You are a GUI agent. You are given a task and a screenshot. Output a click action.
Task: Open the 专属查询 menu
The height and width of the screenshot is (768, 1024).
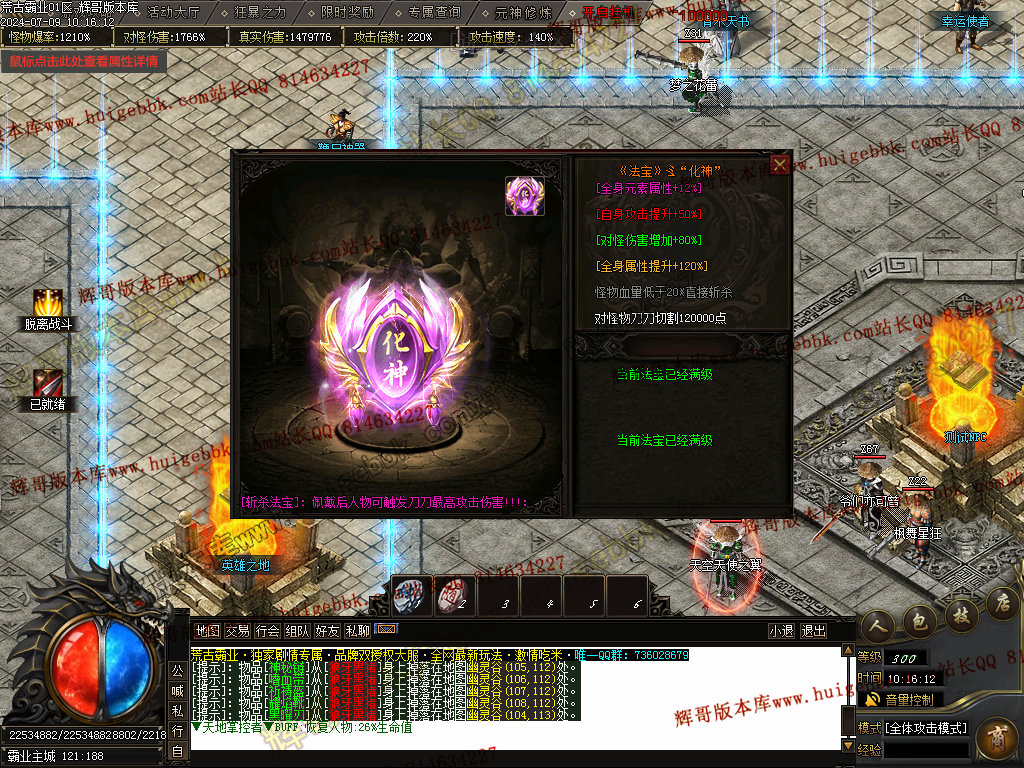pos(434,13)
